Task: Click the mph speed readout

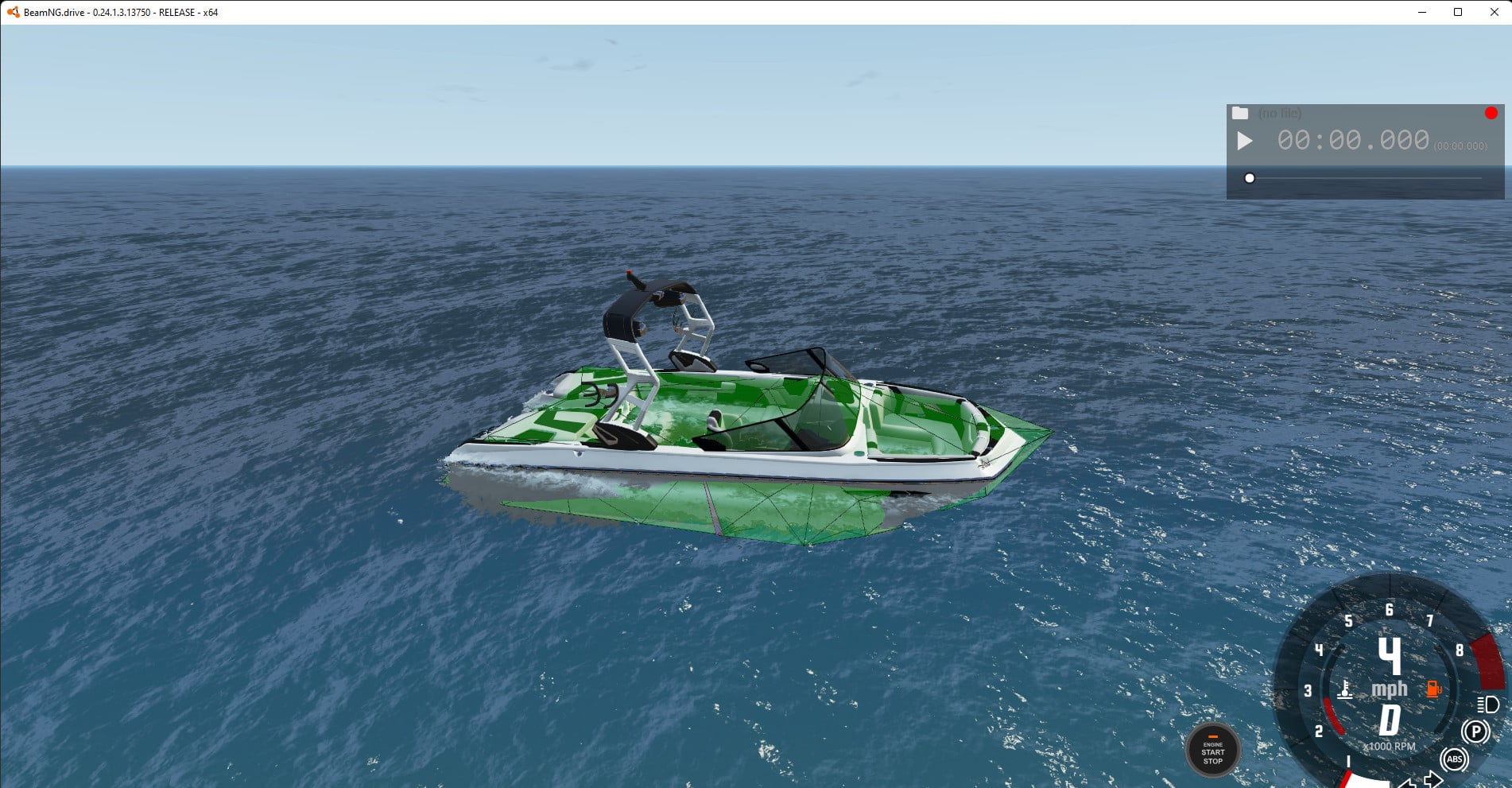Action: 1390,689
